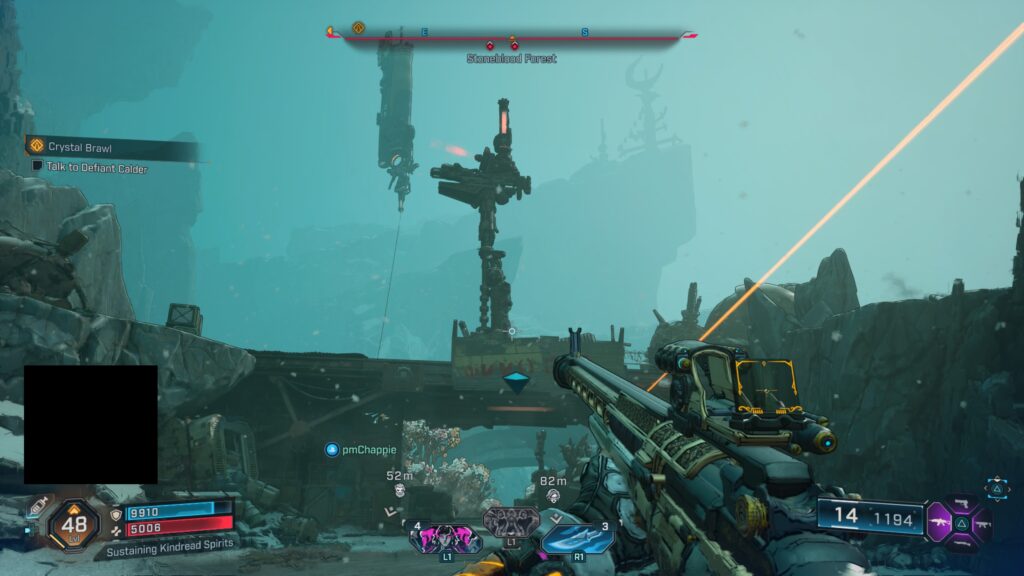The image size is (1024, 576).
Task: Use the blue blade ordnance ability
Action: (x=577, y=538)
